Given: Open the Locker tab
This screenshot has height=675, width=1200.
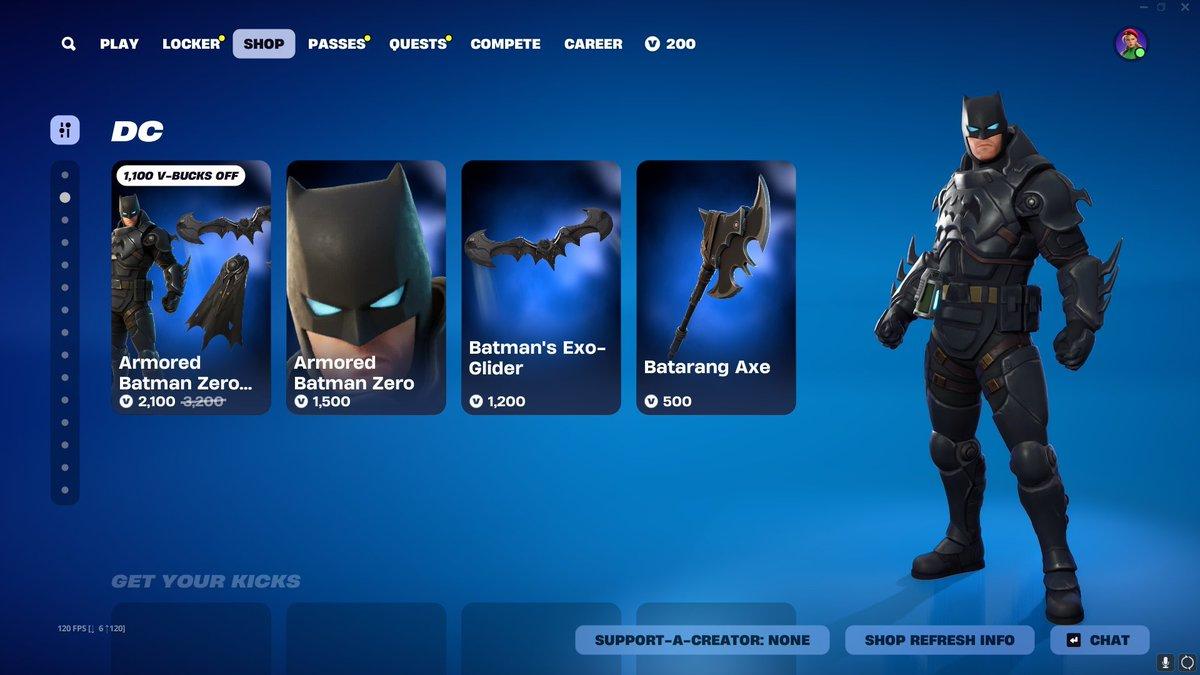Looking at the screenshot, I should click(x=191, y=44).
